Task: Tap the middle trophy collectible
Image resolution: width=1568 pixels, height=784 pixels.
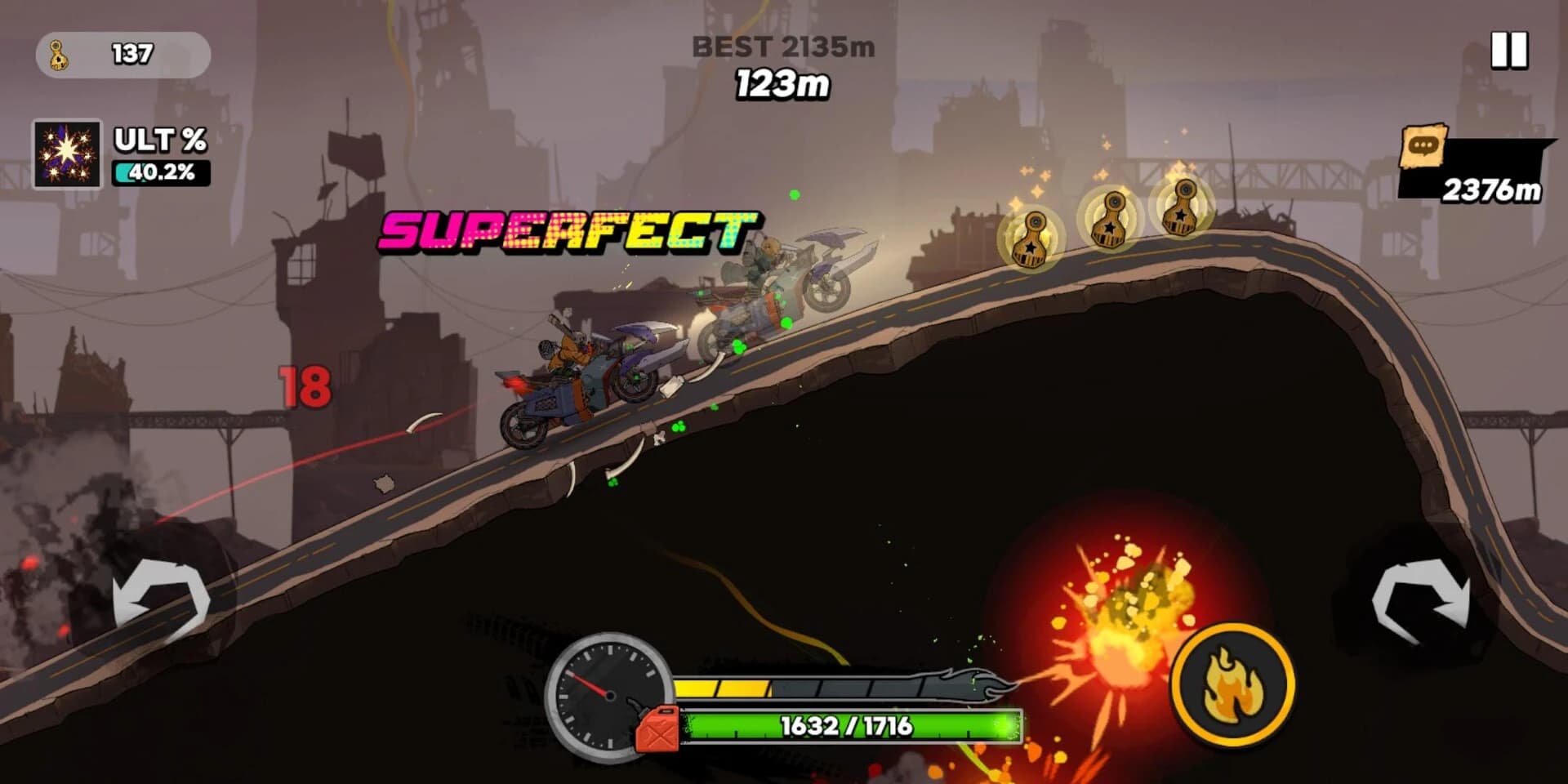Action: click(x=1111, y=220)
